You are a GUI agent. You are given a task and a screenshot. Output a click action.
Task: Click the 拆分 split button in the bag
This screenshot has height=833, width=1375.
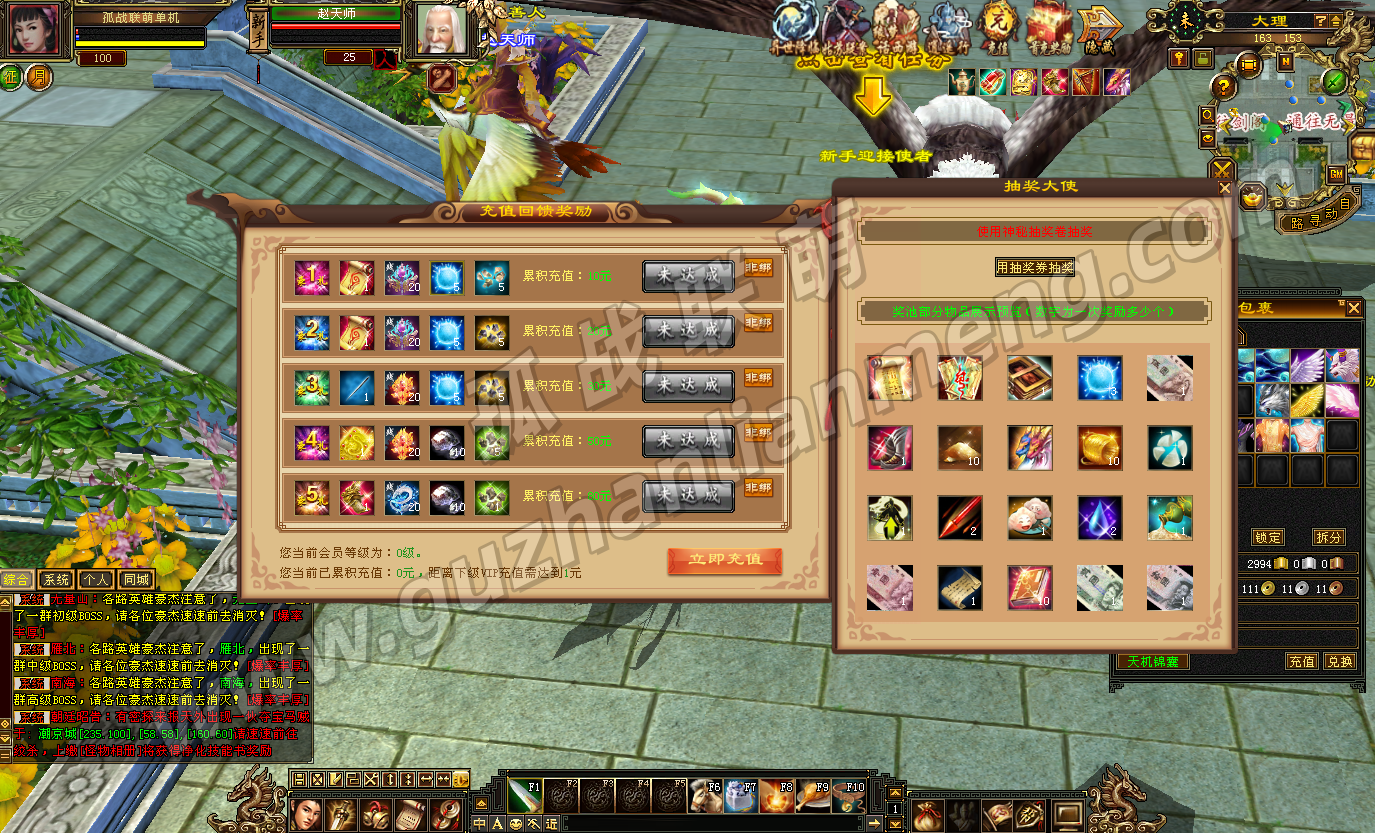[1328, 537]
